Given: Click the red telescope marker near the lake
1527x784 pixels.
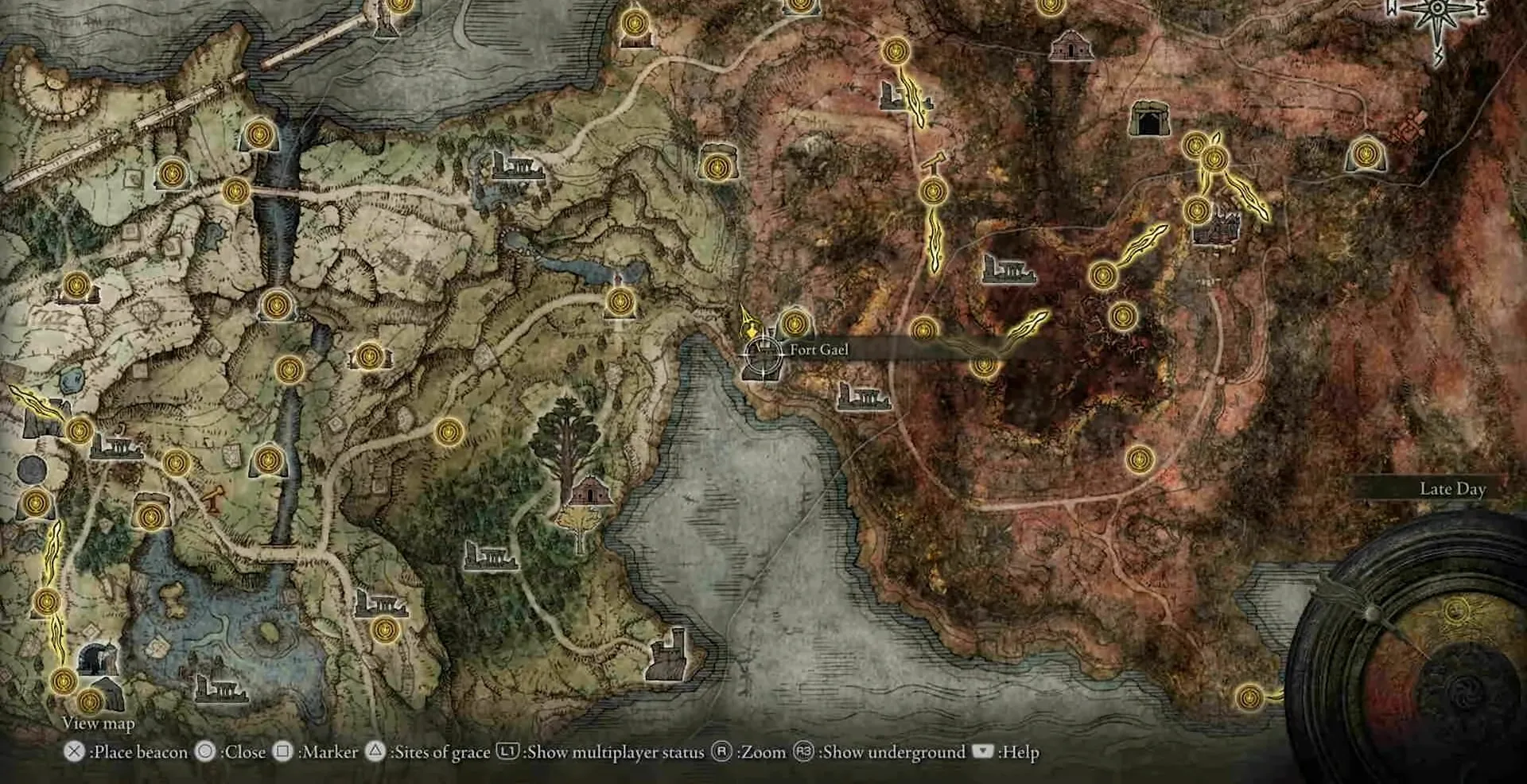Looking at the screenshot, I should pos(214,499).
